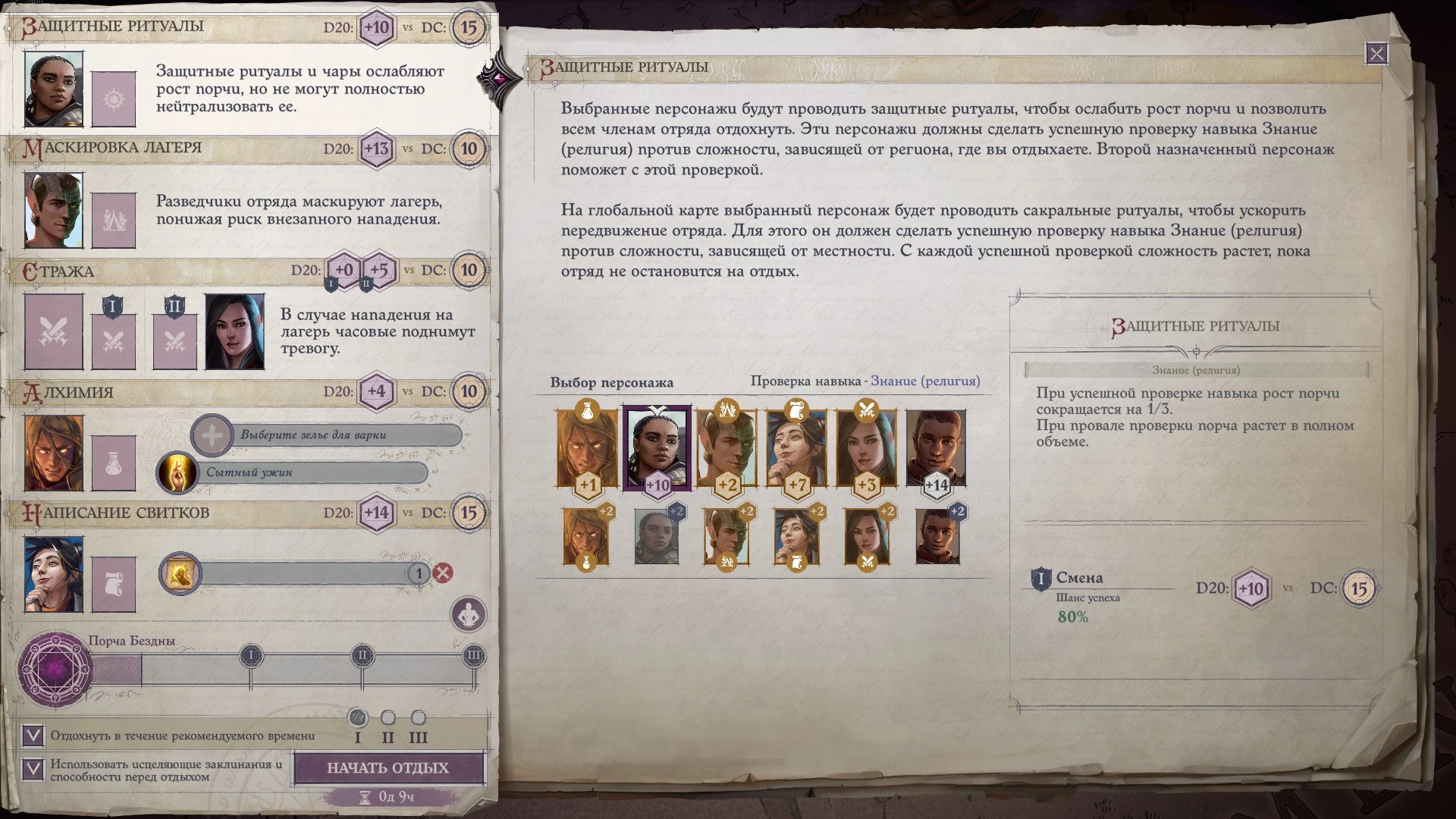Pick the +14 character for protective rituals
Screen dimensions: 1456x819
(x=936, y=449)
